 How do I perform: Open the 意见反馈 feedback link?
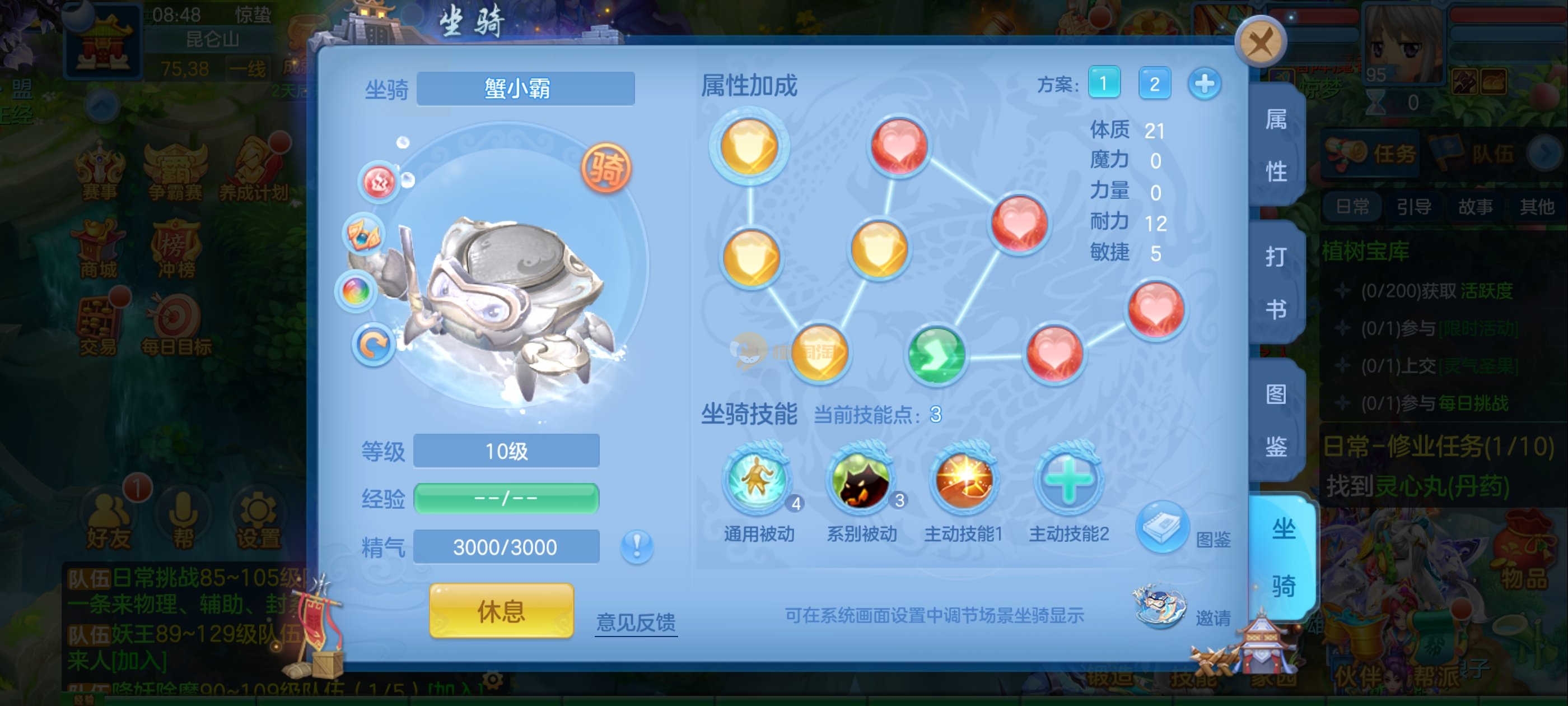(x=636, y=622)
